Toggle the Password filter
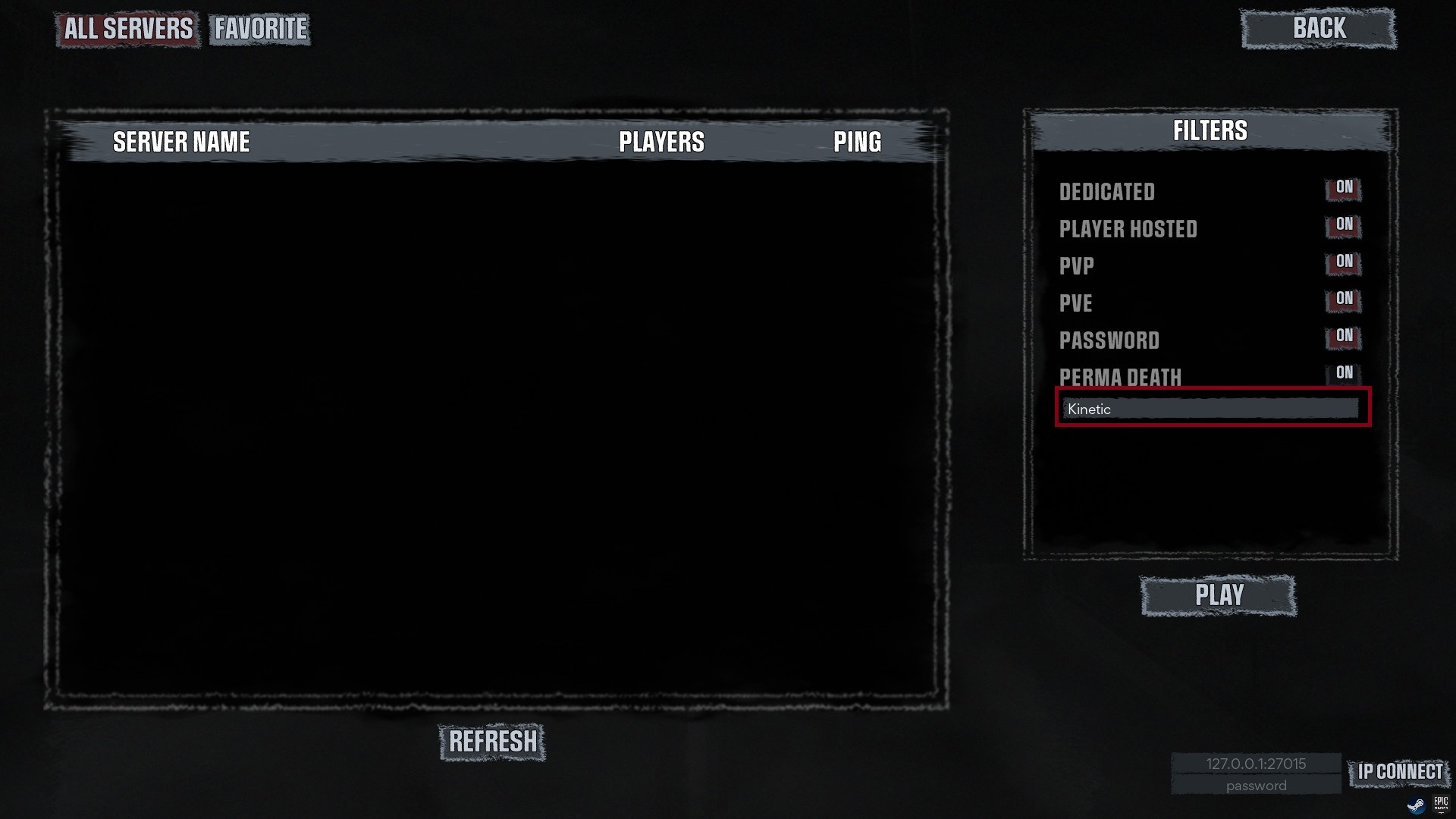1456x819 pixels. (1344, 336)
